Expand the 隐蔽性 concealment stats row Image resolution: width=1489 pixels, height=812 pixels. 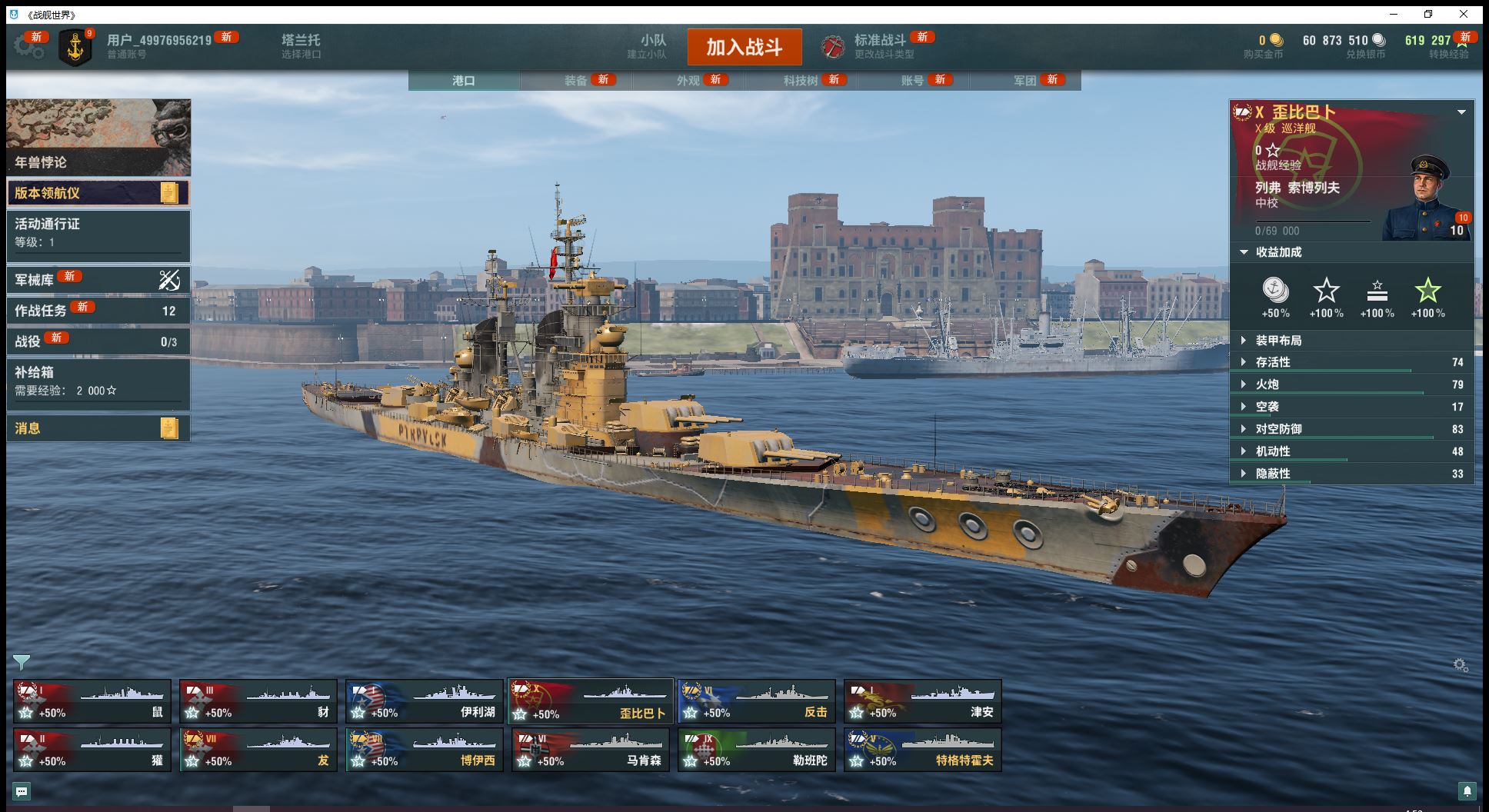coord(1351,474)
